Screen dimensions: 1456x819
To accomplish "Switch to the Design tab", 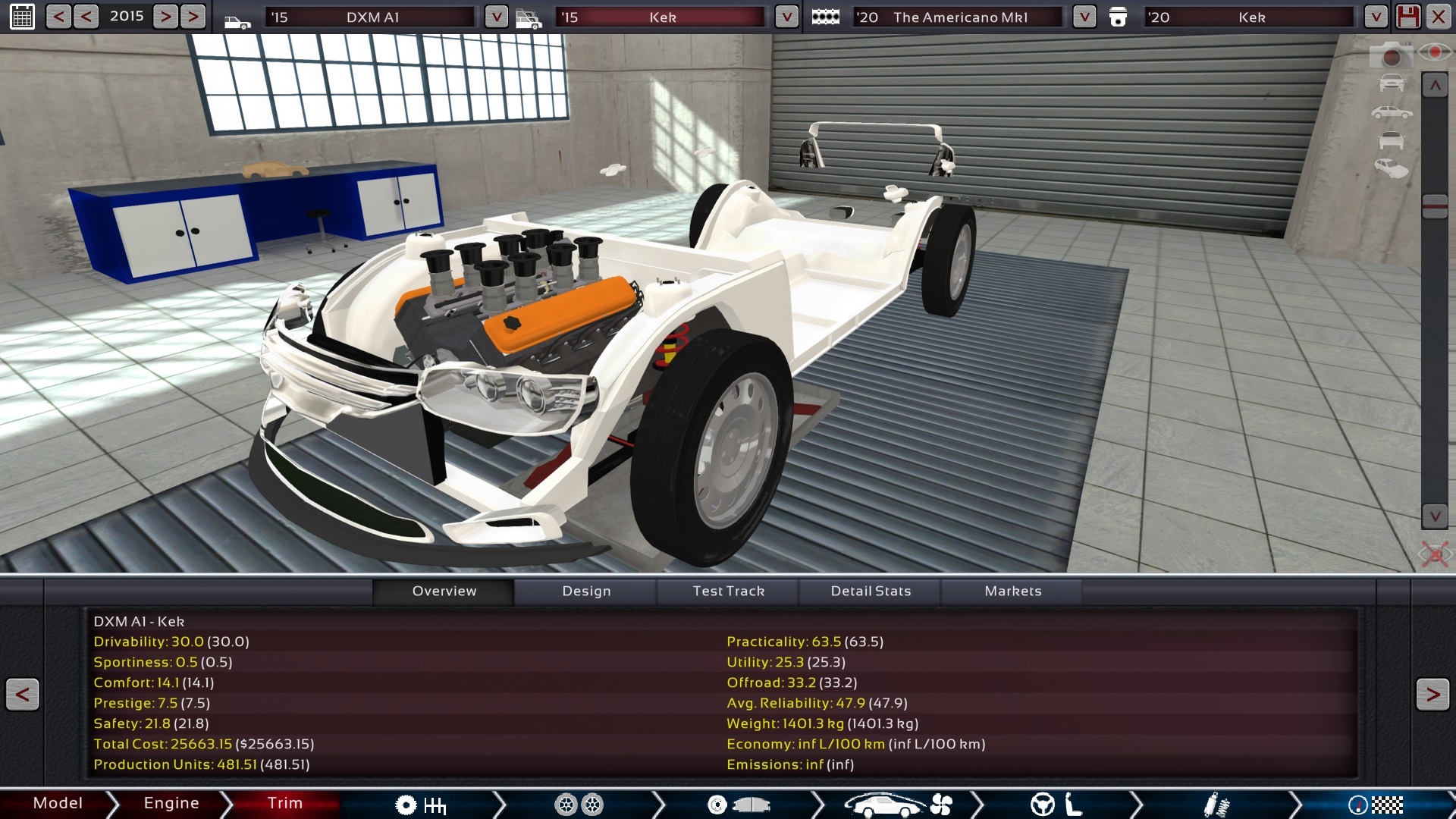I will click(x=586, y=591).
